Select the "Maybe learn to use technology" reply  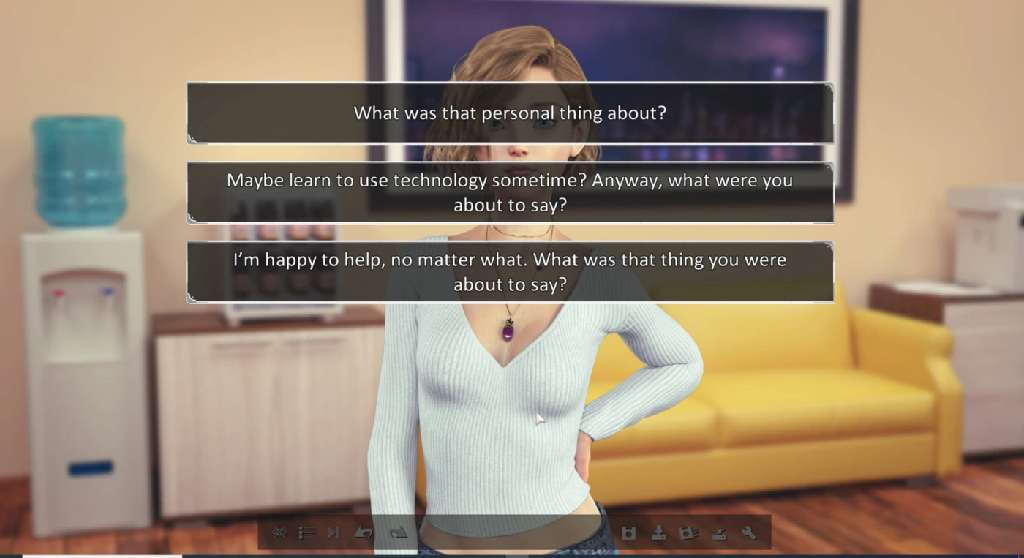click(510, 192)
